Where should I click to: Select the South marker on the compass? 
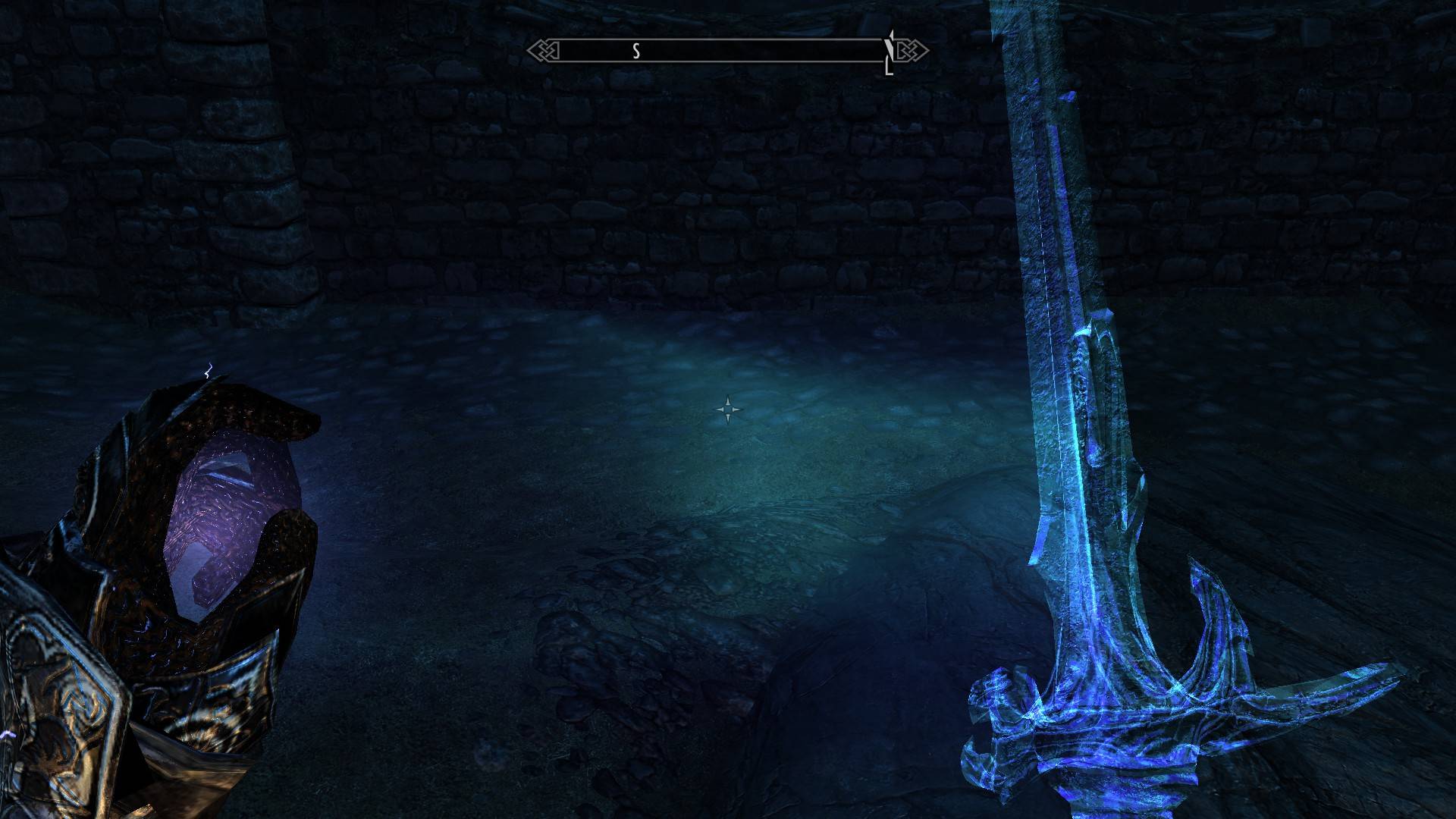tap(636, 51)
